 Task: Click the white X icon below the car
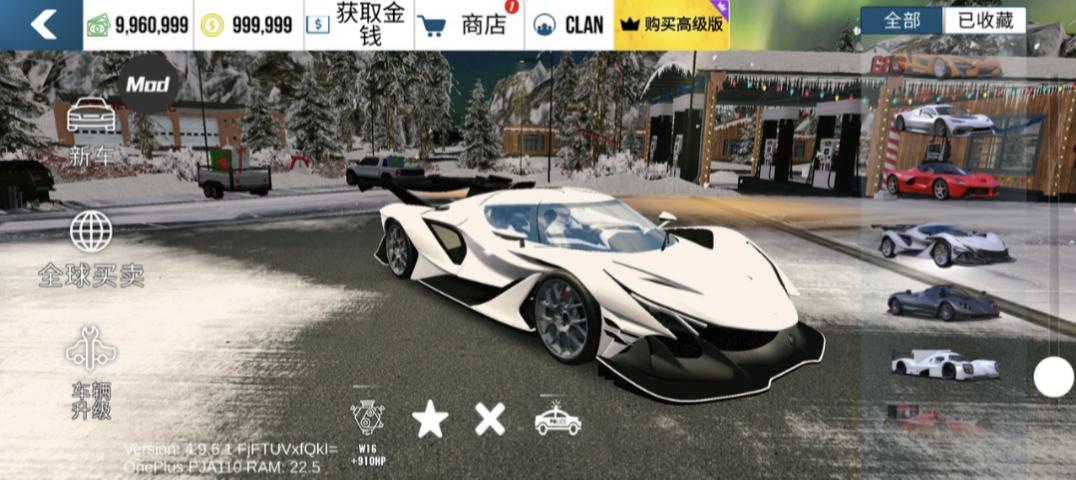[x=490, y=418]
